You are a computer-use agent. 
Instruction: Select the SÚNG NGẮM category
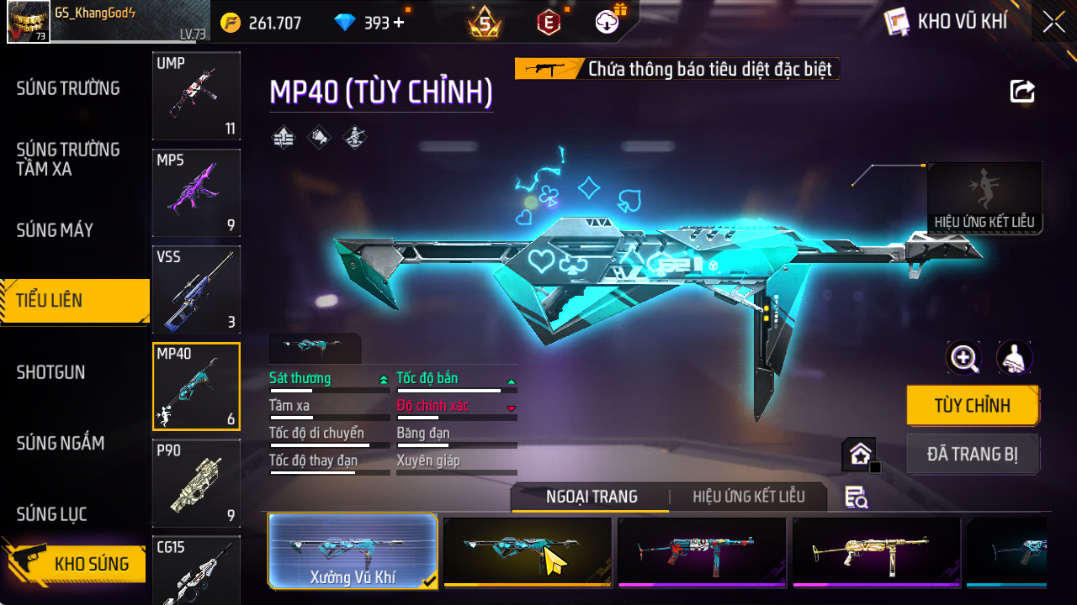pos(60,443)
